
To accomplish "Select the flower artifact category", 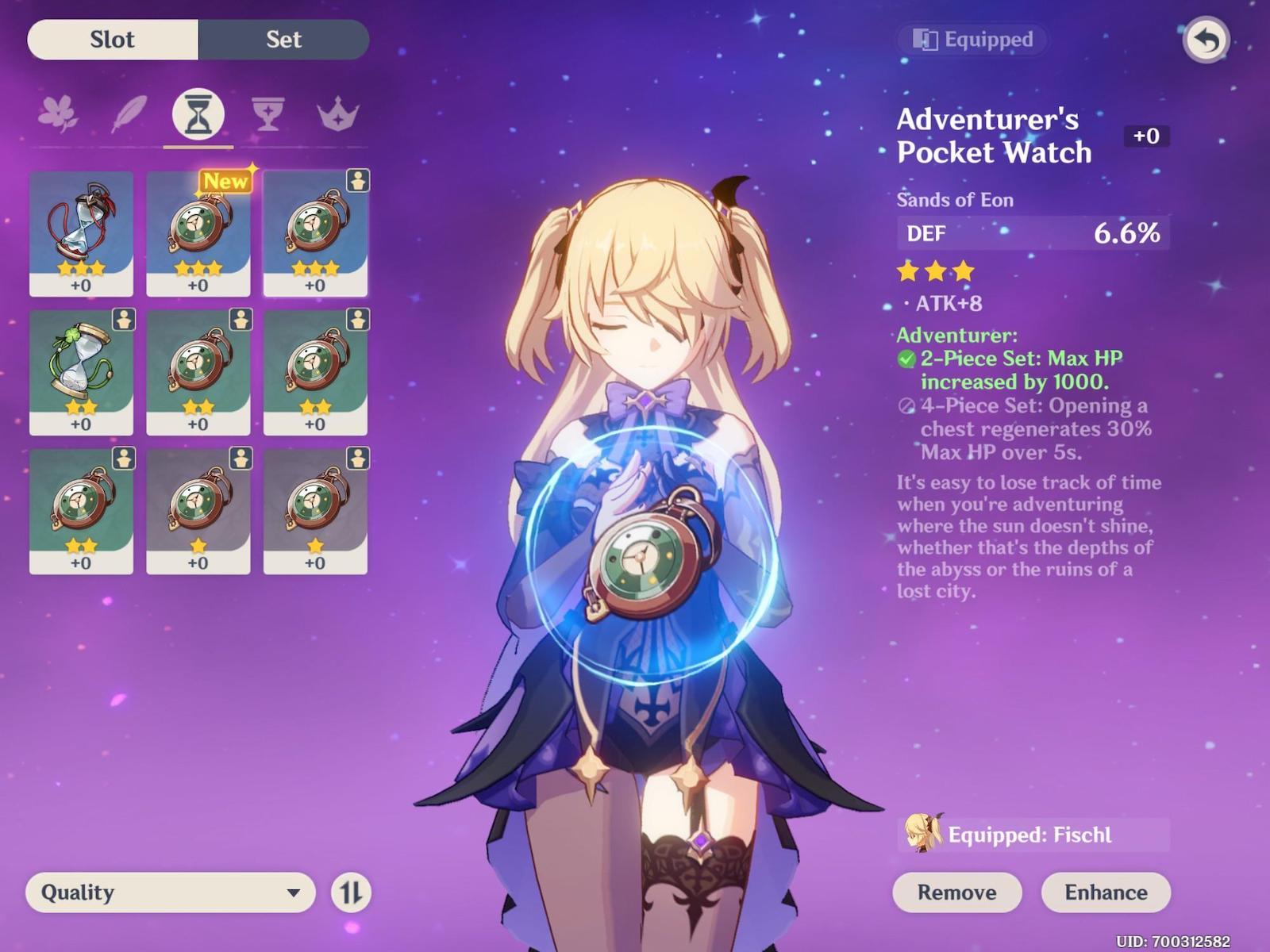I will pos(58,114).
